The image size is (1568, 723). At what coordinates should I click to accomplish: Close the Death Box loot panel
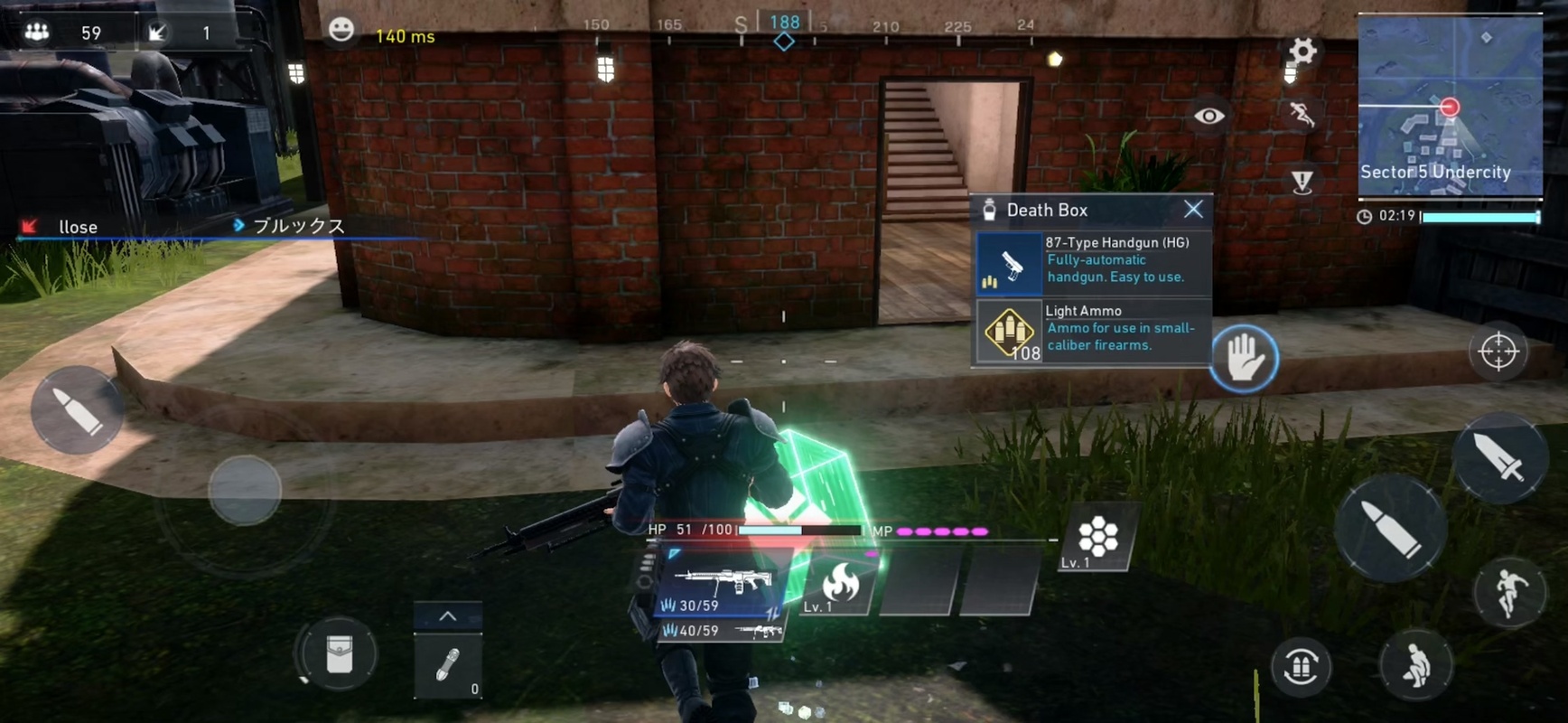[x=1193, y=210]
